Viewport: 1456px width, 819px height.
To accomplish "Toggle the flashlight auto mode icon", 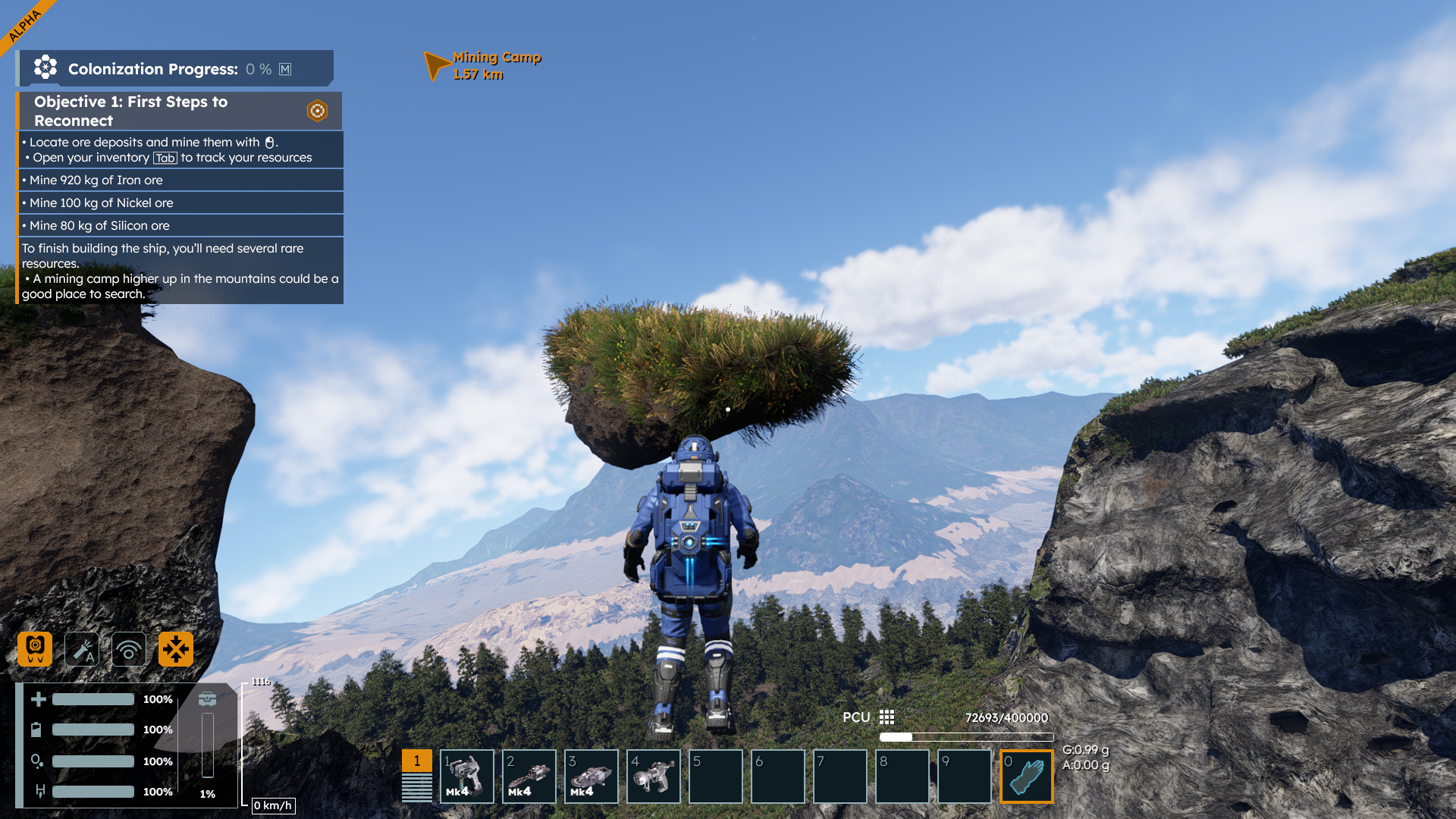I will tap(82, 649).
